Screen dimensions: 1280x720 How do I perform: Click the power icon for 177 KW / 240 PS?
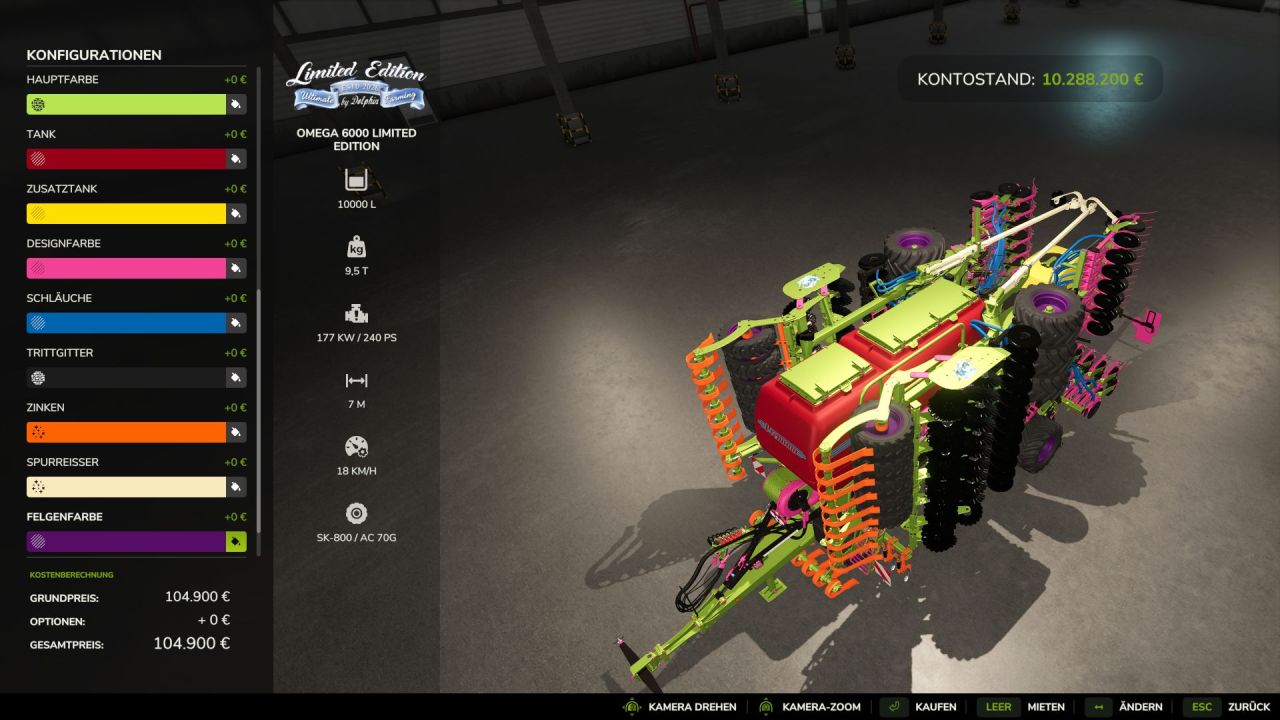click(x=356, y=311)
